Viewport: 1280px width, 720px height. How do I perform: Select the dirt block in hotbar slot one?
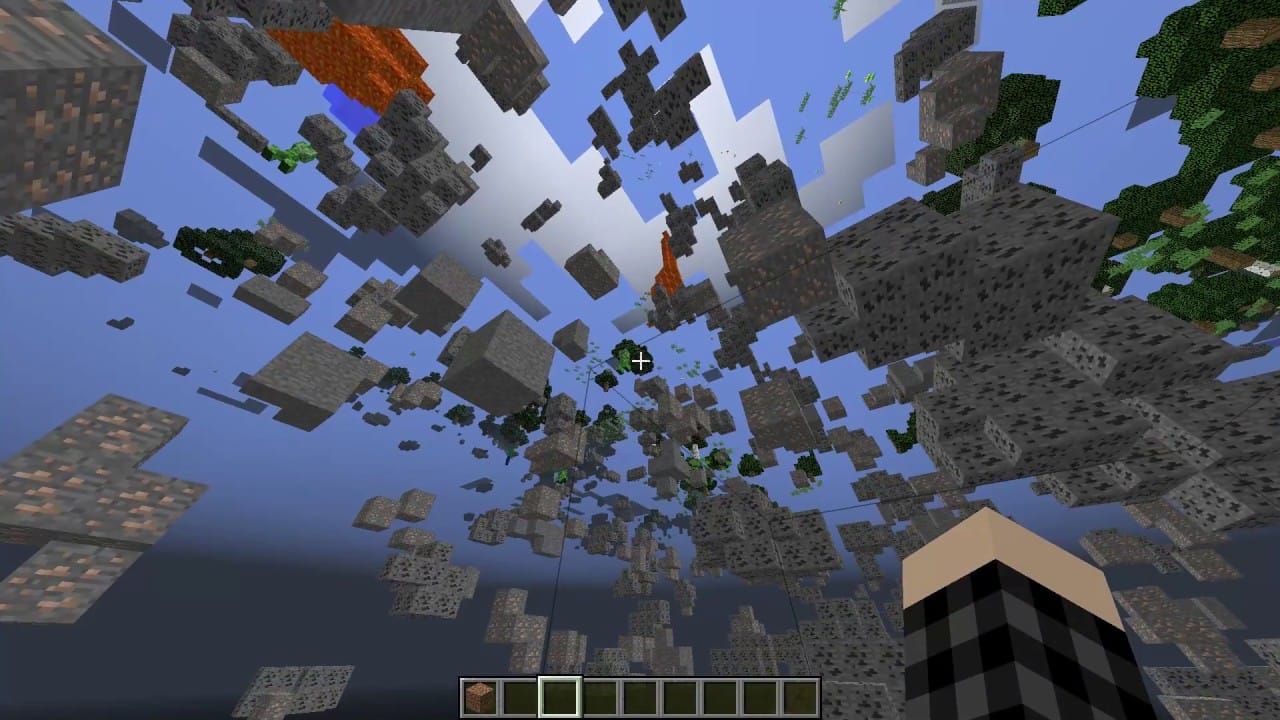(x=481, y=690)
